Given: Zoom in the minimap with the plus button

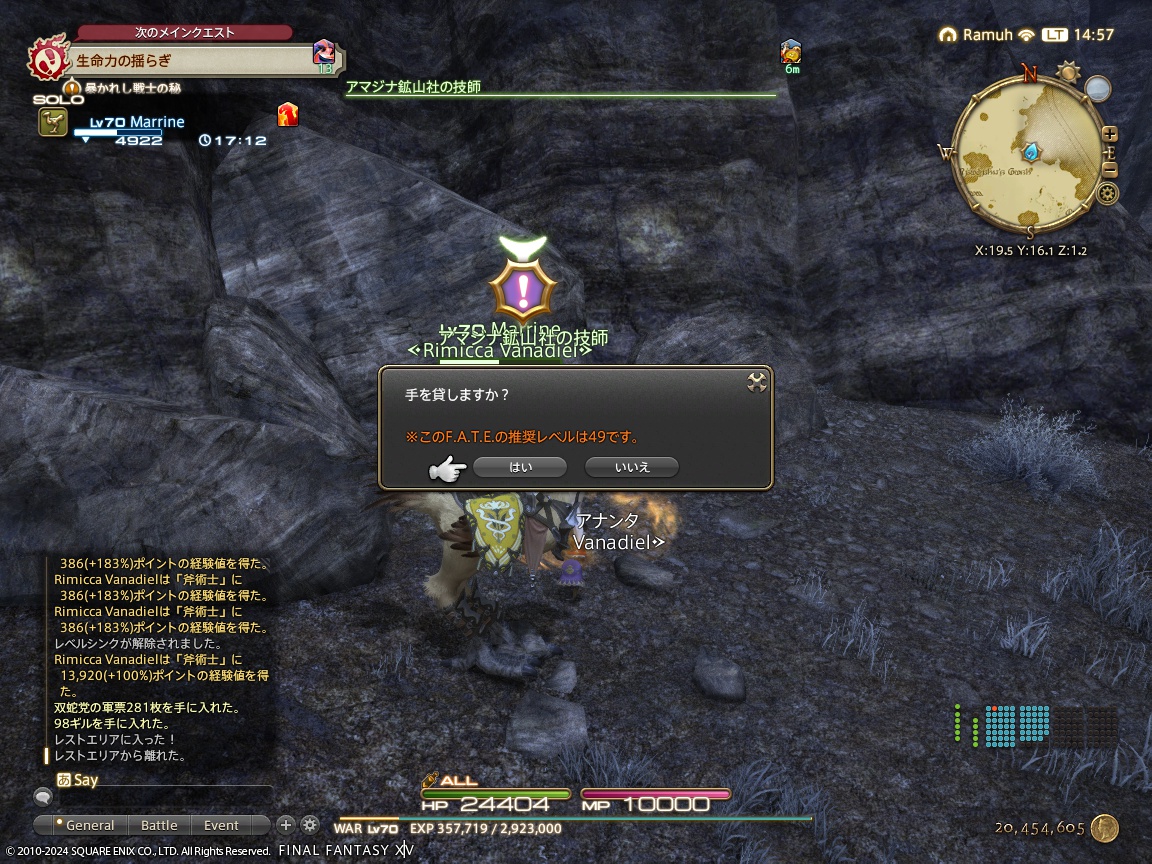Looking at the screenshot, I should (1109, 135).
